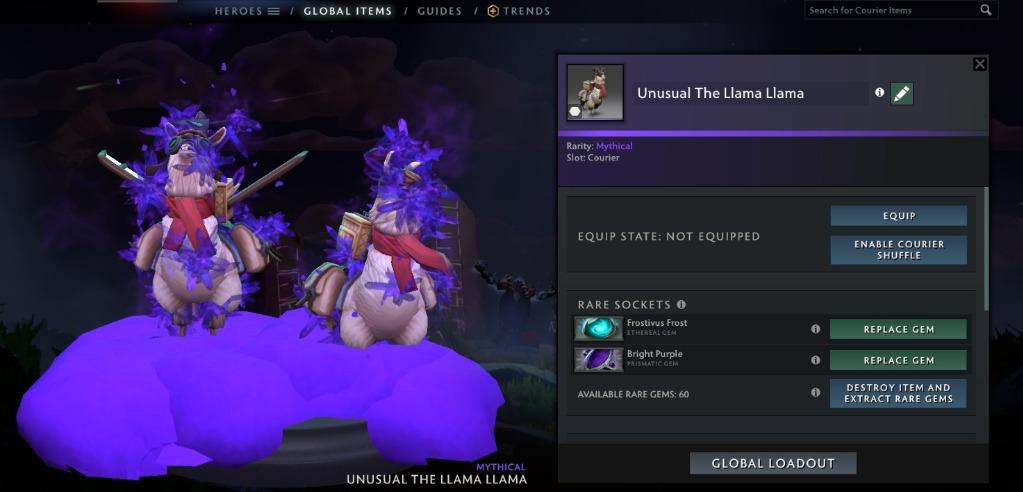Click info icon beside item name
Screen dimensions: 1023x492
880,92
